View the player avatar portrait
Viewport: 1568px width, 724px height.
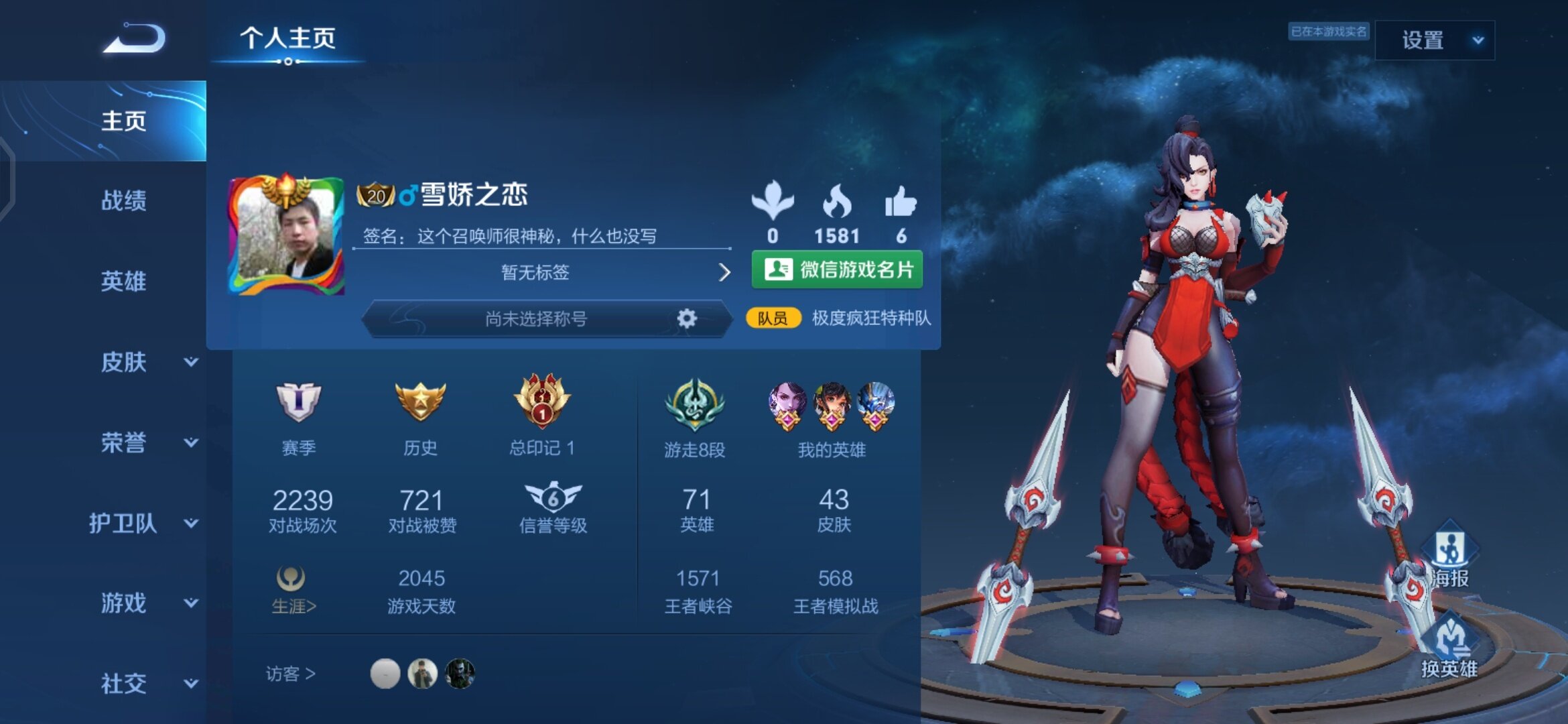point(287,235)
